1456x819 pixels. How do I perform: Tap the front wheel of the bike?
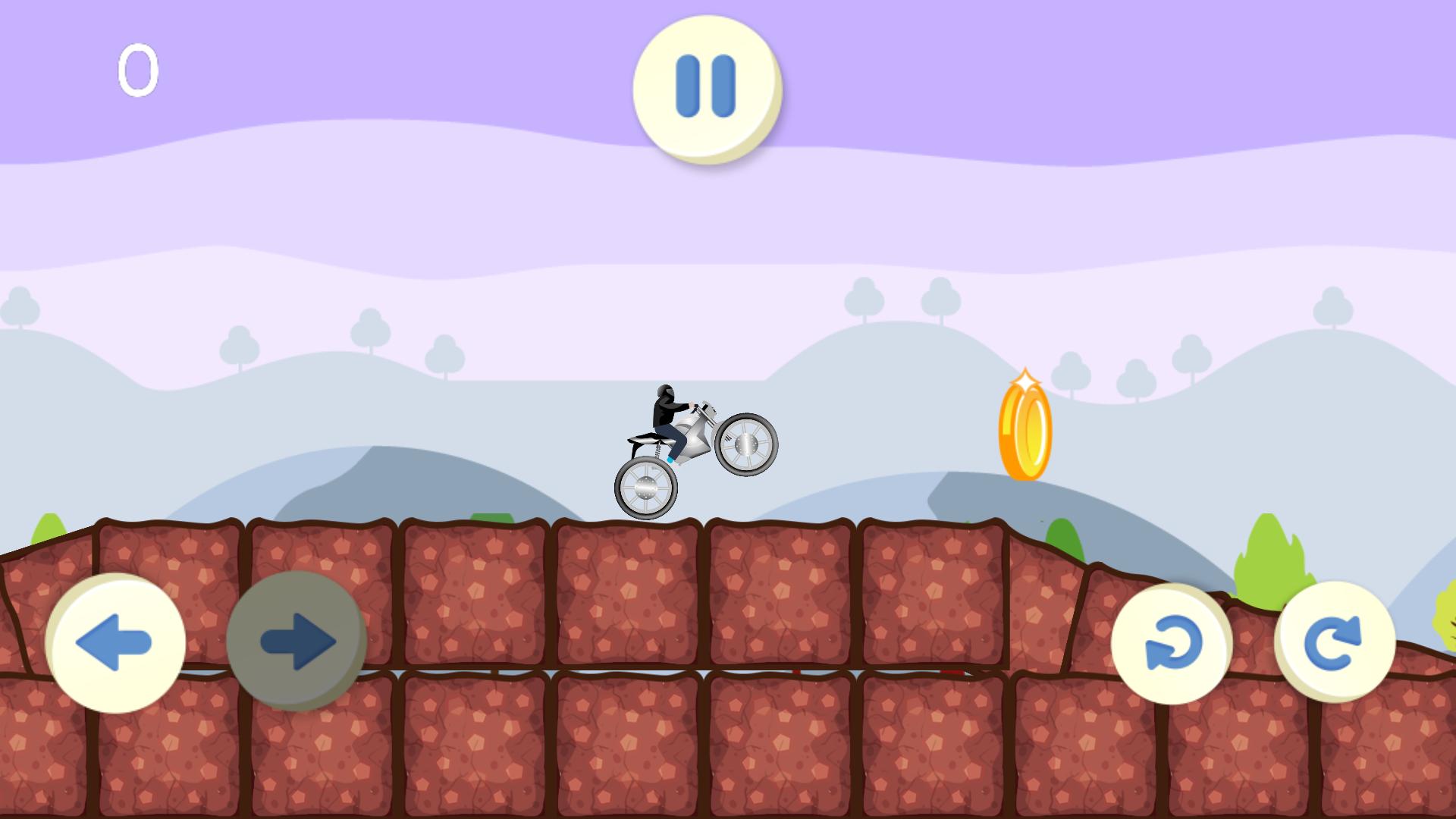click(746, 442)
